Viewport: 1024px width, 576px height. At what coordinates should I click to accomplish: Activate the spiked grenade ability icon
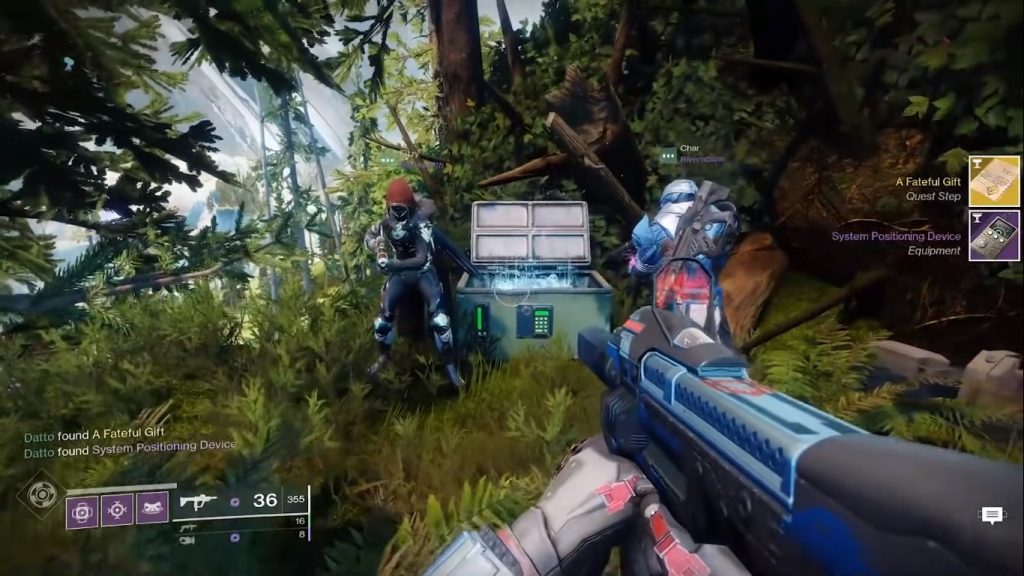tap(117, 510)
